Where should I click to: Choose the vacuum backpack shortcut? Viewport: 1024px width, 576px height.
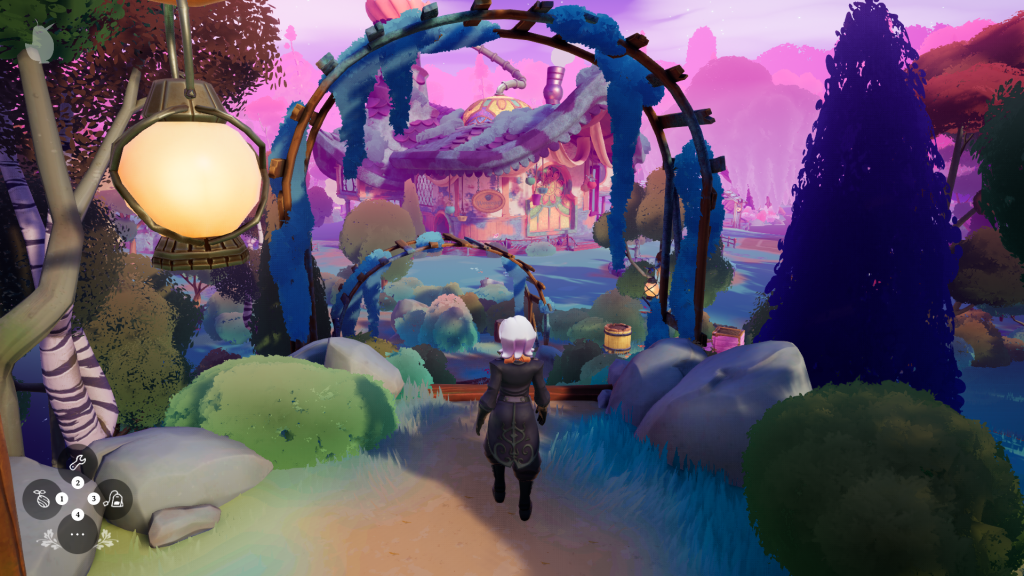(x=115, y=499)
